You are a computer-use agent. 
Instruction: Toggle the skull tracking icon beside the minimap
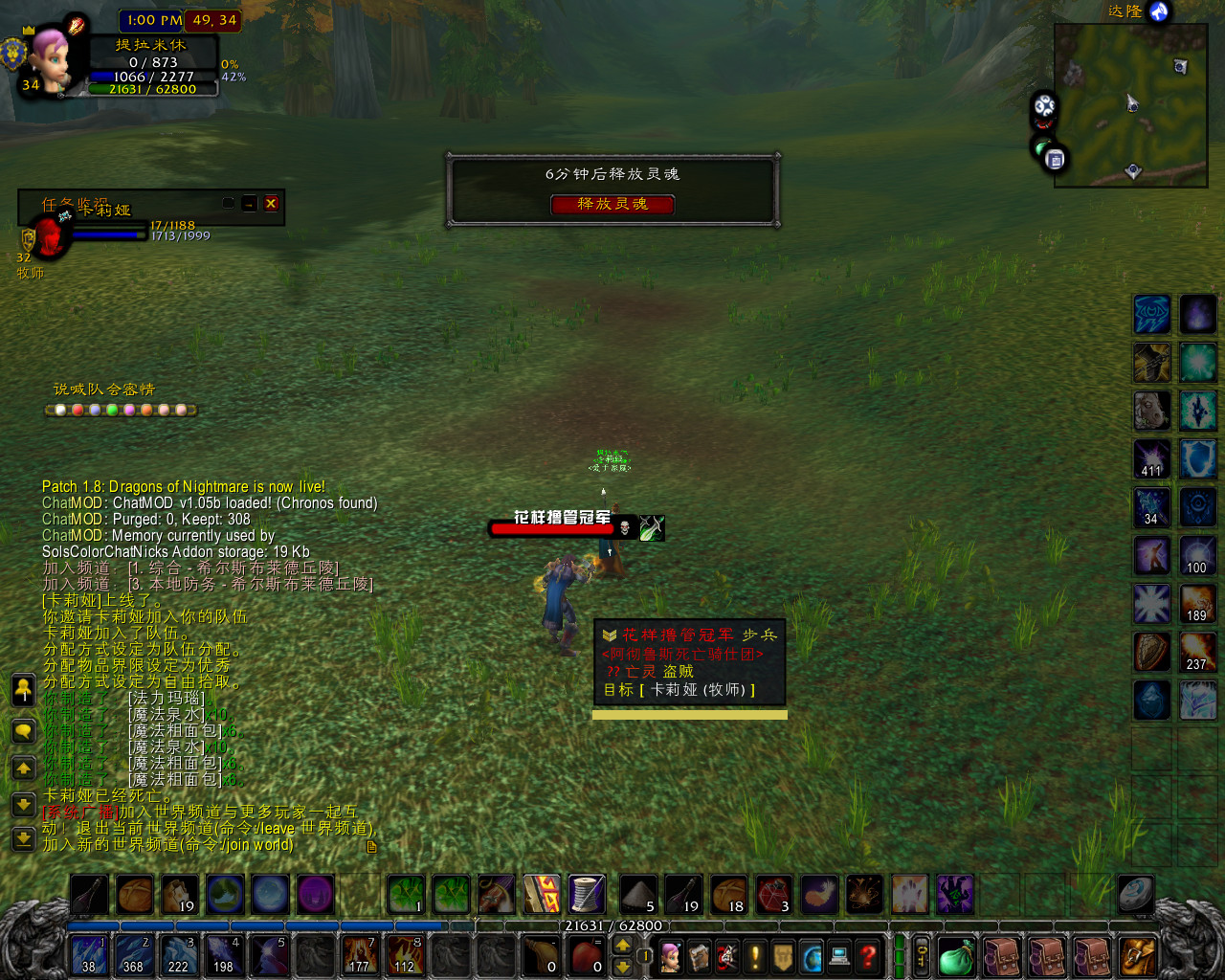(1043, 122)
